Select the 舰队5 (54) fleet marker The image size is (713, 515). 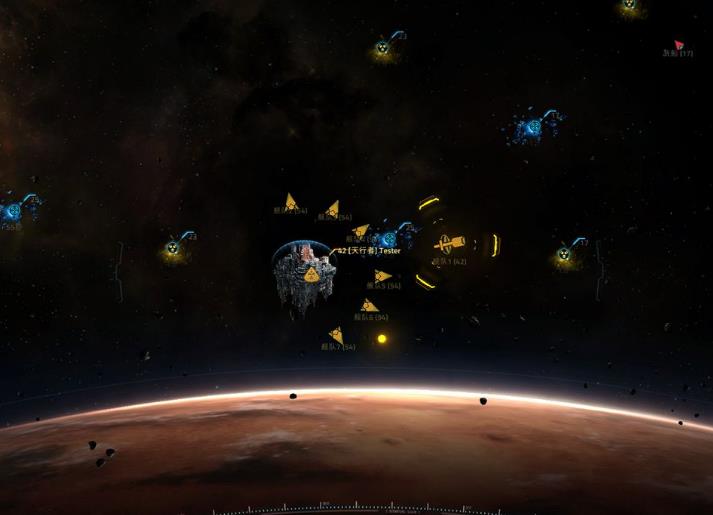pyautogui.click(x=382, y=276)
